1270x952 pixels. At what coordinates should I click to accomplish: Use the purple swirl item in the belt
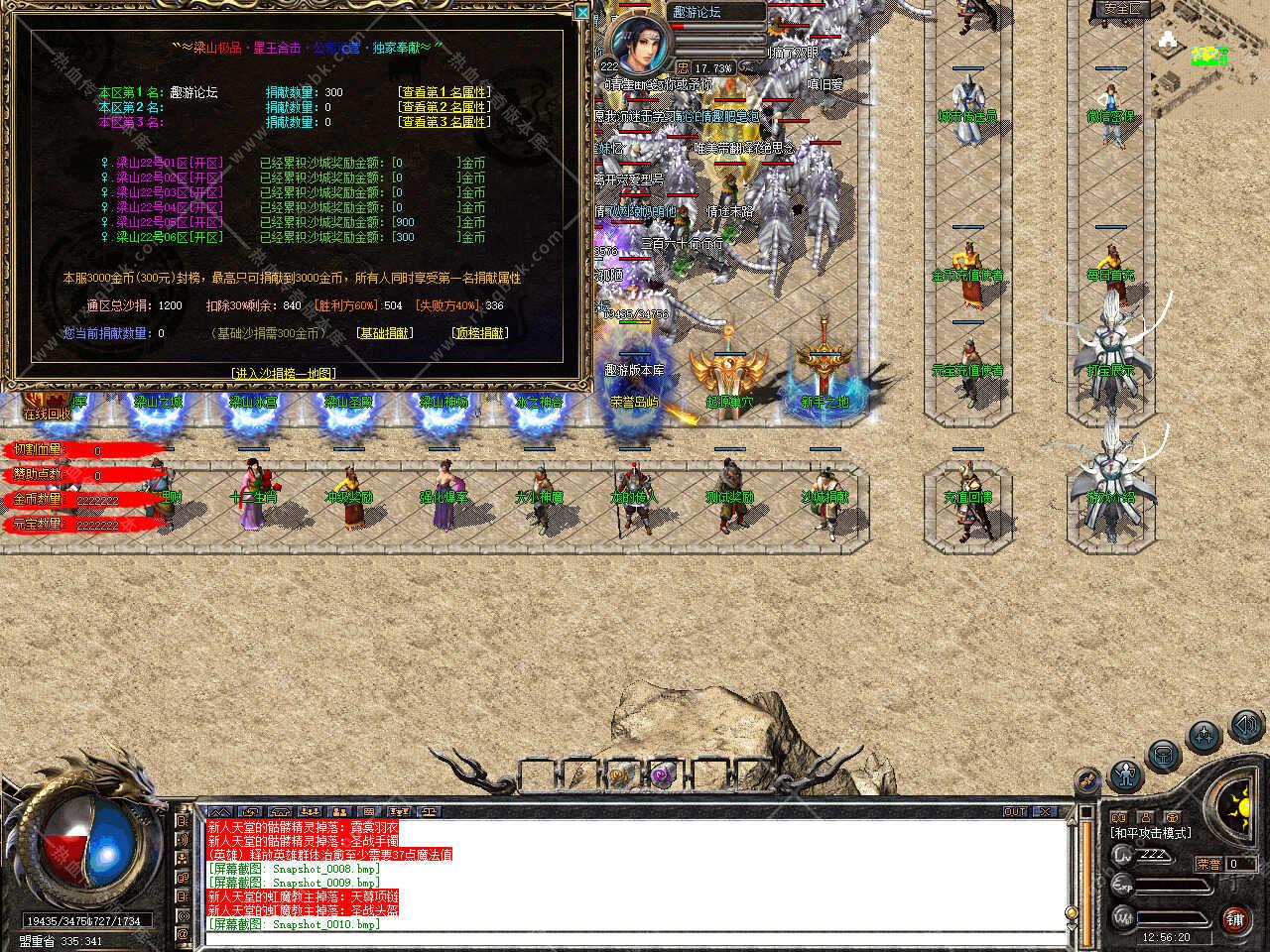662,775
